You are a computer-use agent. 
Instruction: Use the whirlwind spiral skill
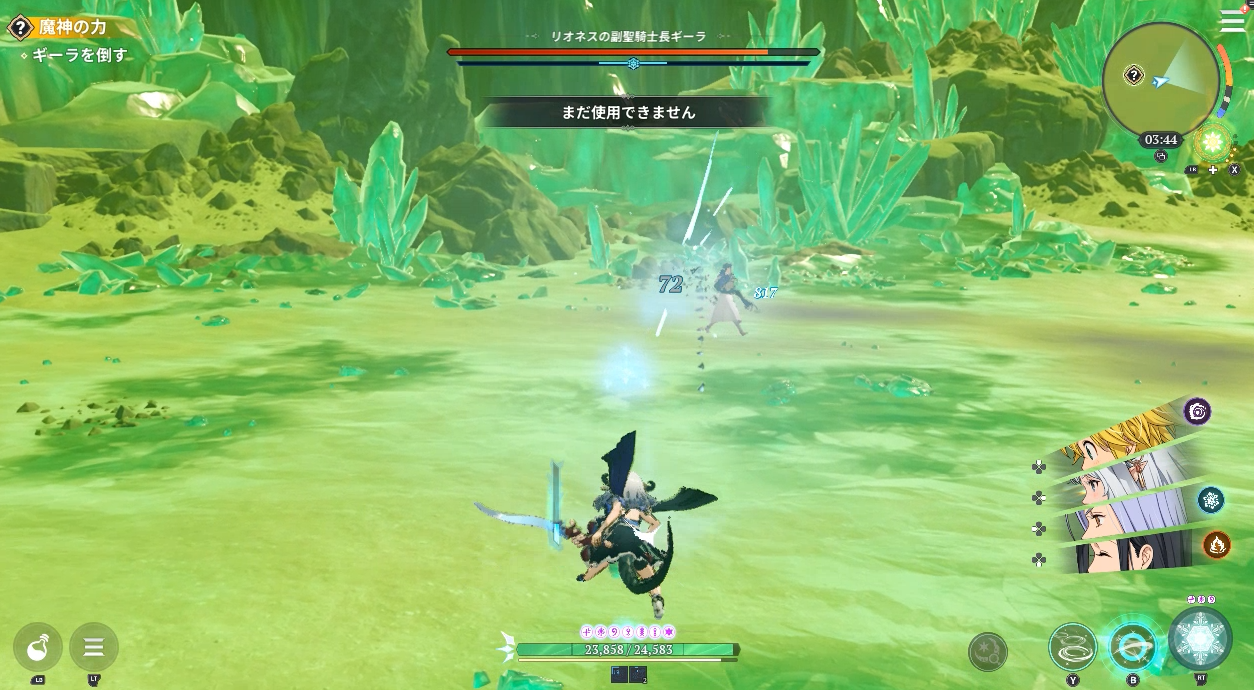pos(1073,646)
